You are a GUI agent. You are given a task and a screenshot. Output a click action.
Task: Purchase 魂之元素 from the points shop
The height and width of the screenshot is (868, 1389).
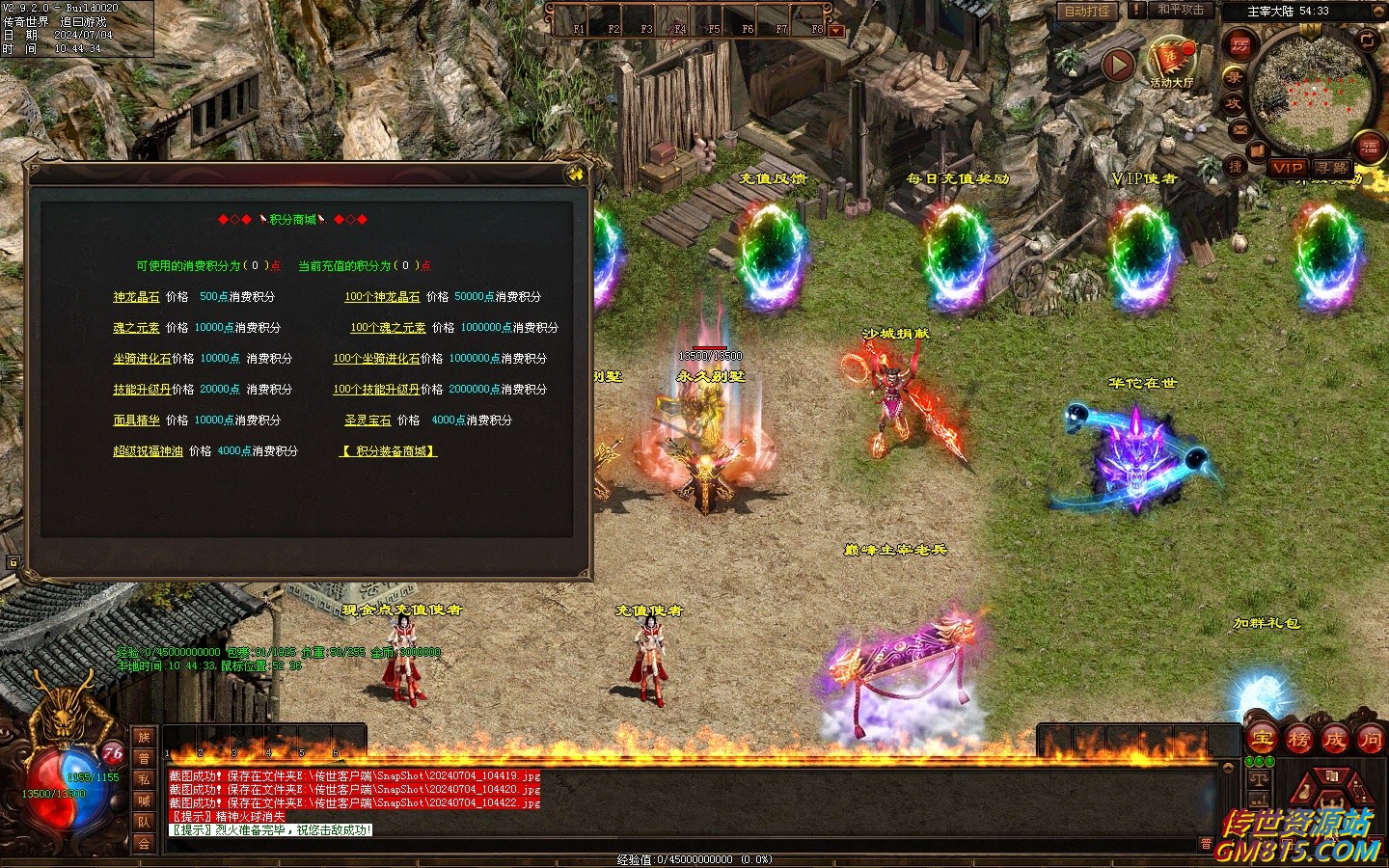click(136, 328)
